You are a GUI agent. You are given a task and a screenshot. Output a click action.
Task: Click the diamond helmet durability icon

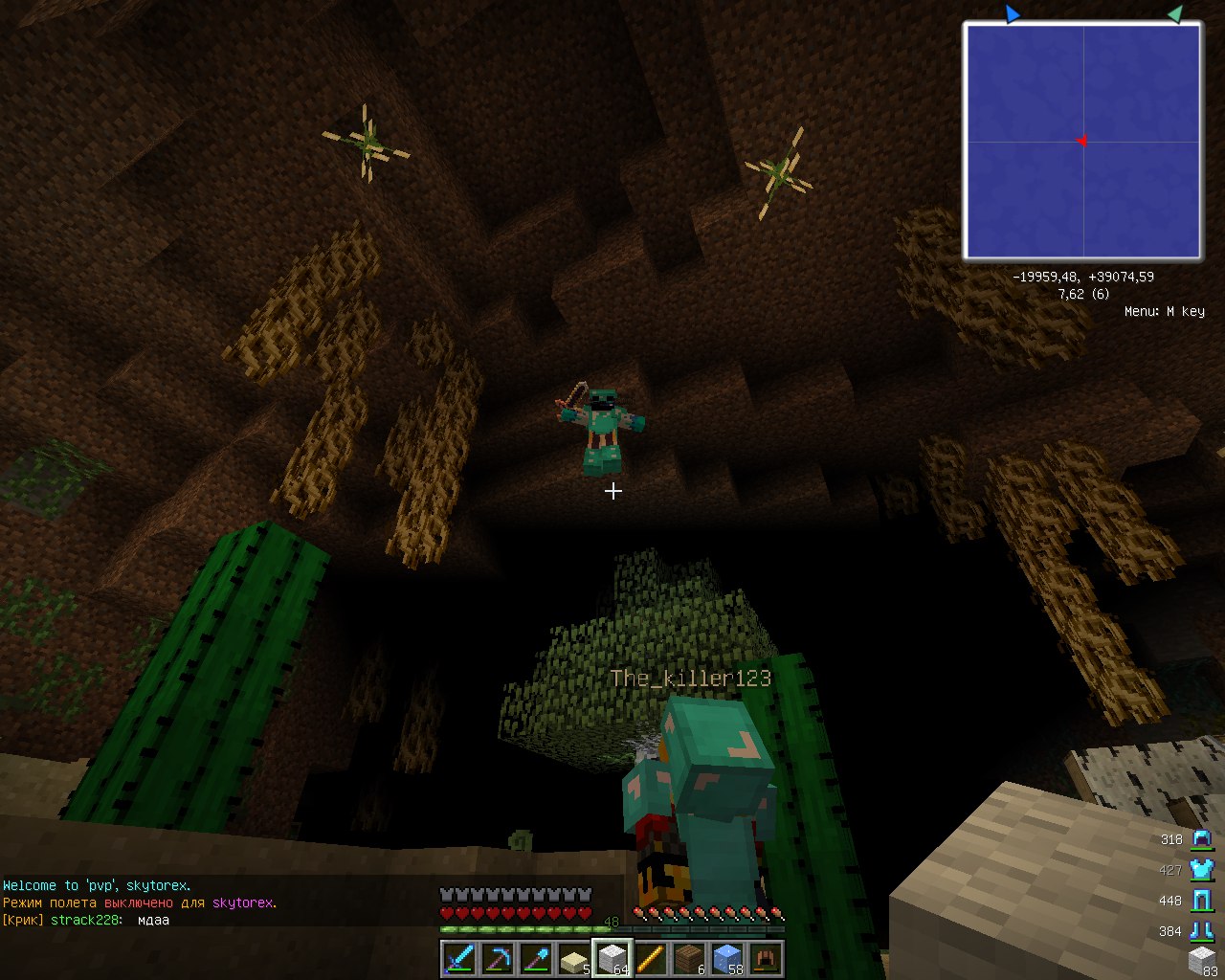coord(1201,839)
